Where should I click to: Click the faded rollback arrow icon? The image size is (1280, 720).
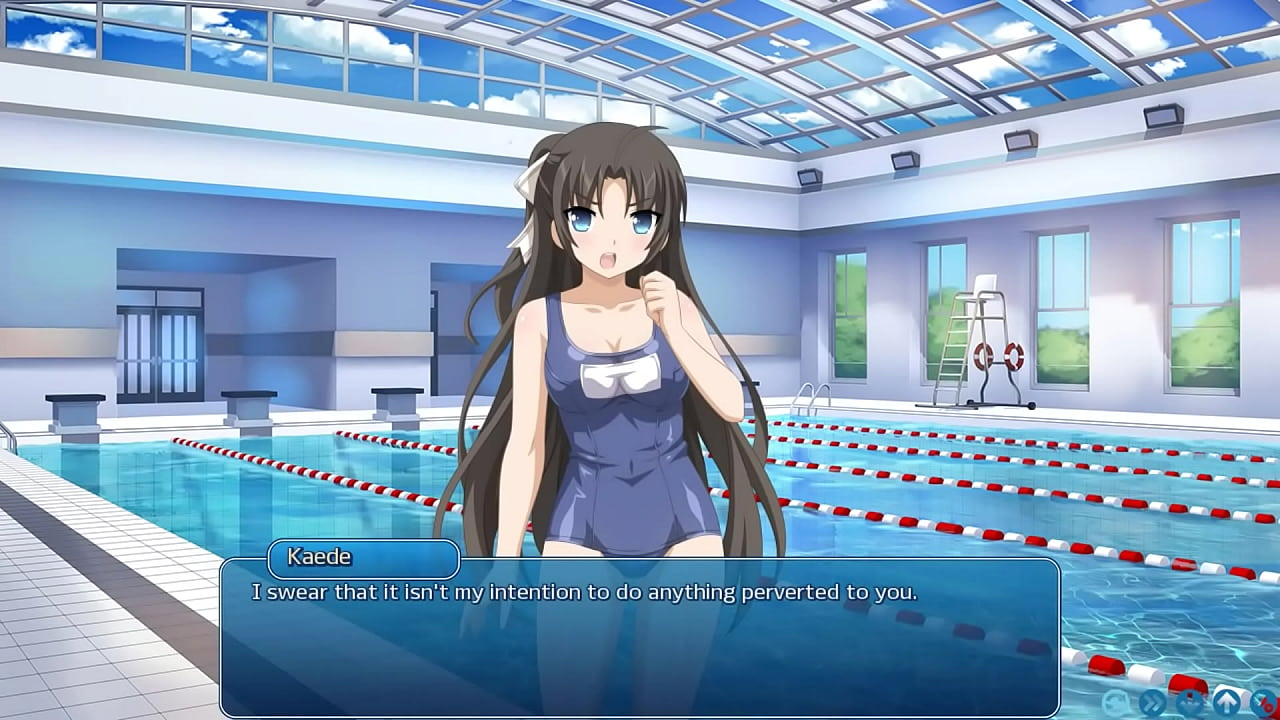tap(1116, 701)
